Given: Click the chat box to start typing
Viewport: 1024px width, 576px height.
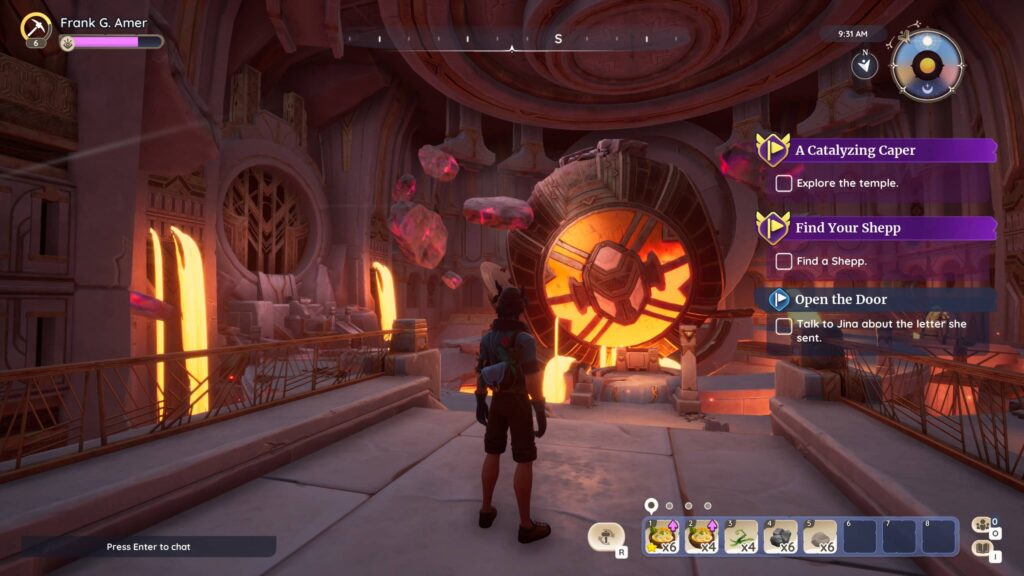Looking at the screenshot, I should (x=148, y=547).
